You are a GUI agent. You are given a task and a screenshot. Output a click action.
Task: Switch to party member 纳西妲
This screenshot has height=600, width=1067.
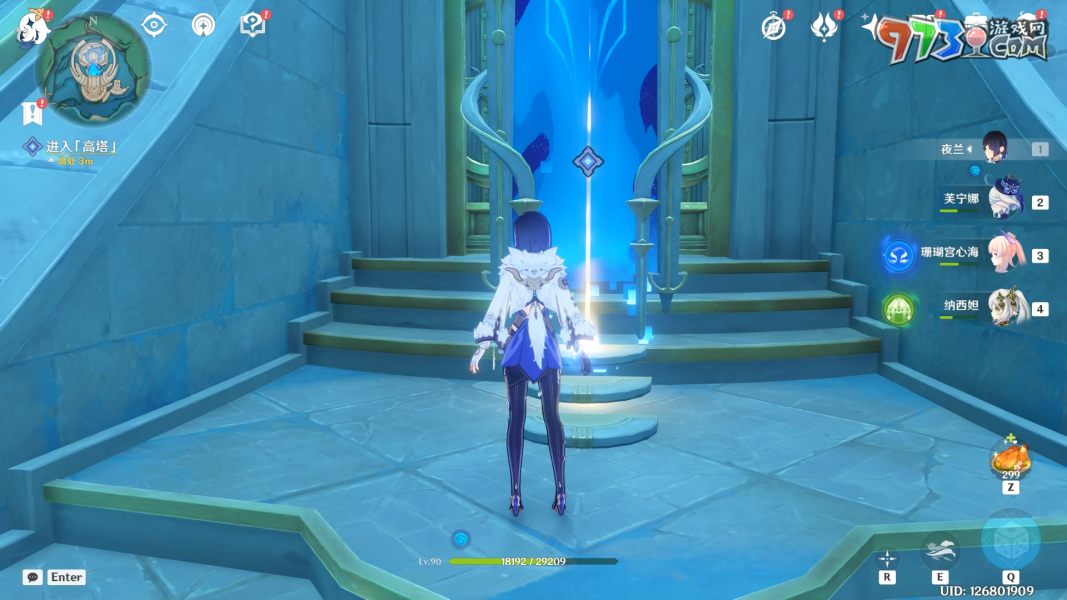[x=1003, y=307]
